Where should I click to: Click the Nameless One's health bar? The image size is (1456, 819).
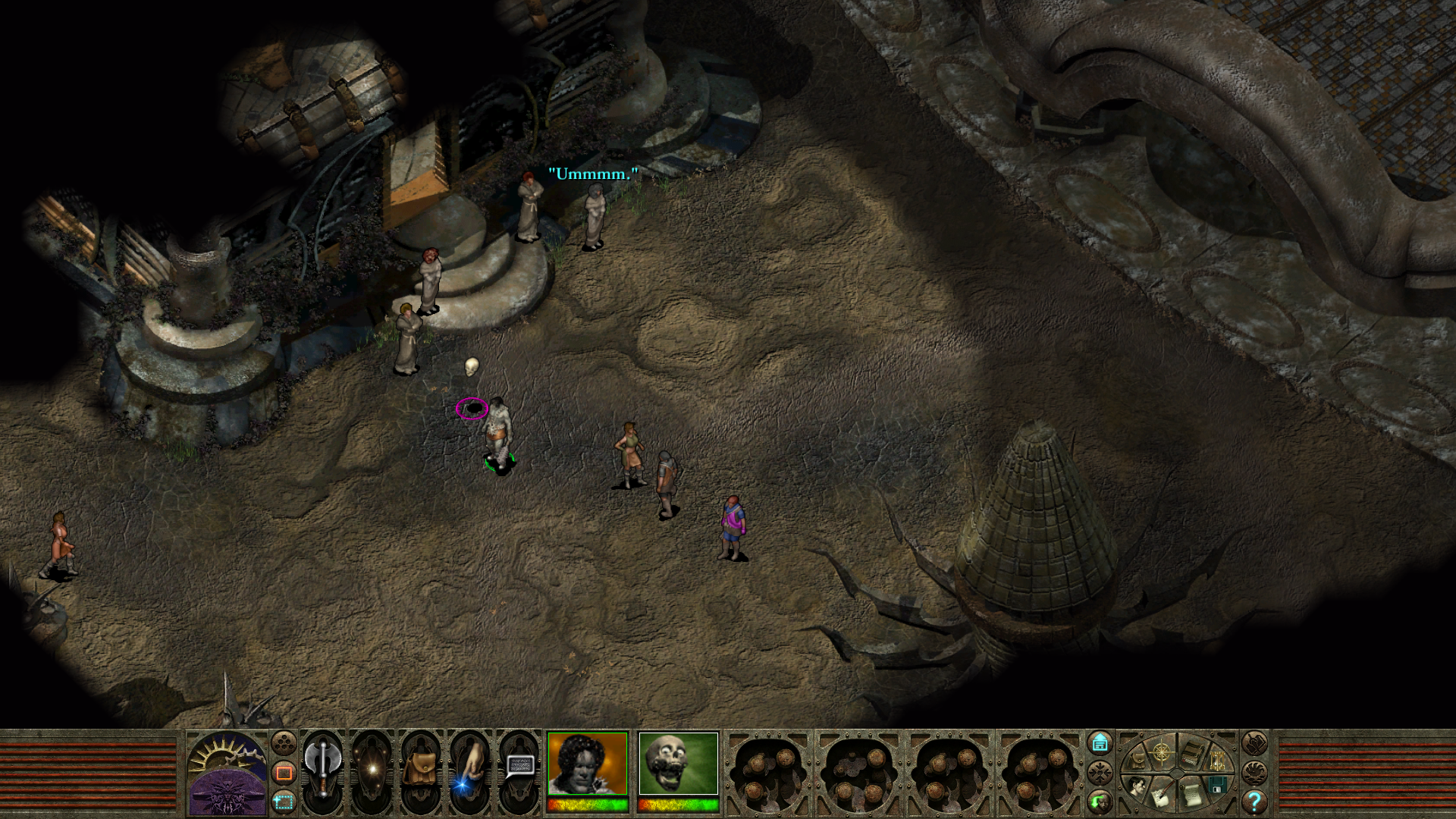(x=588, y=805)
